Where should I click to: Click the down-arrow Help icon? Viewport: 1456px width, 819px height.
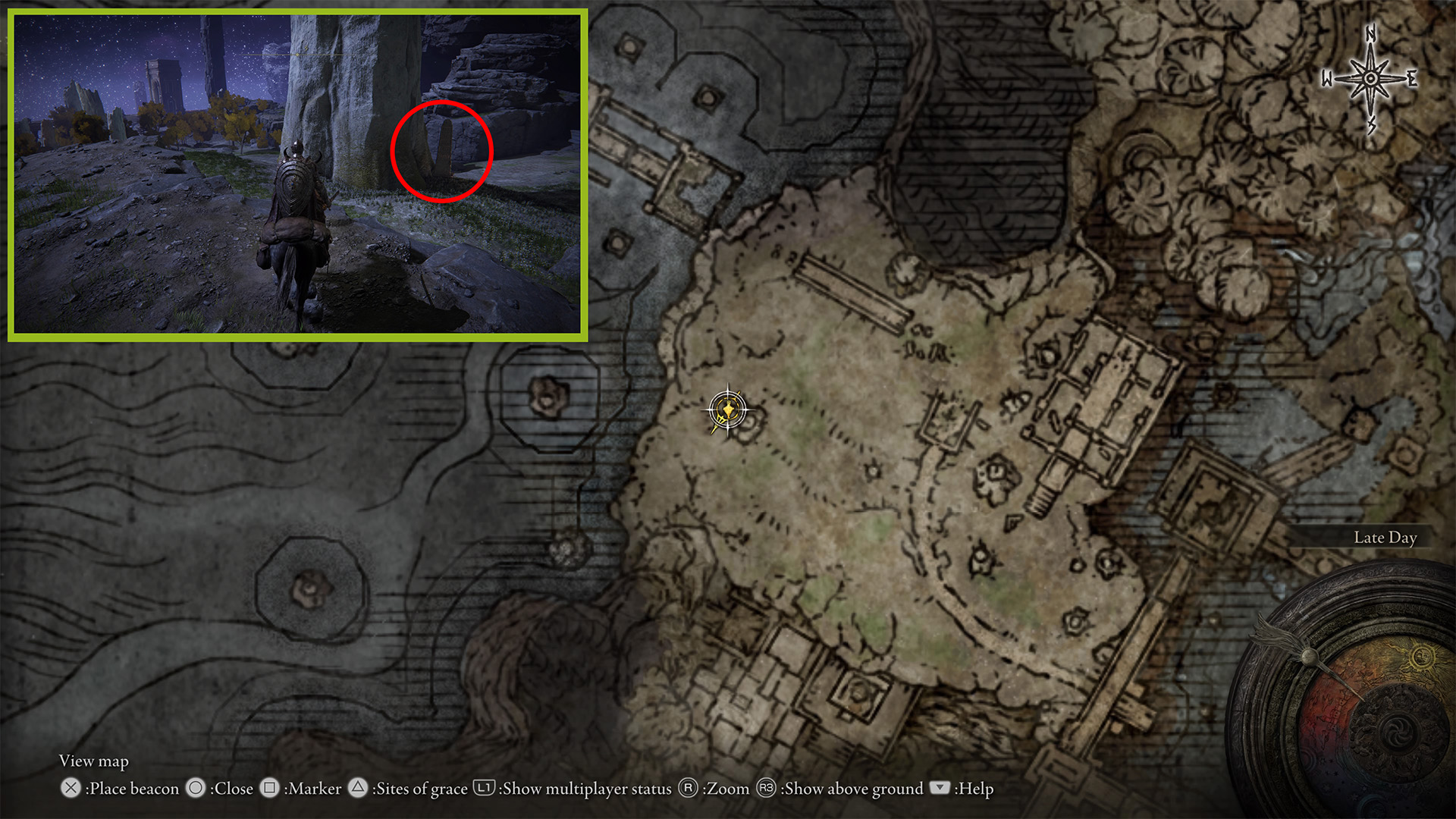pyautogui.click(x=940, y=789)
